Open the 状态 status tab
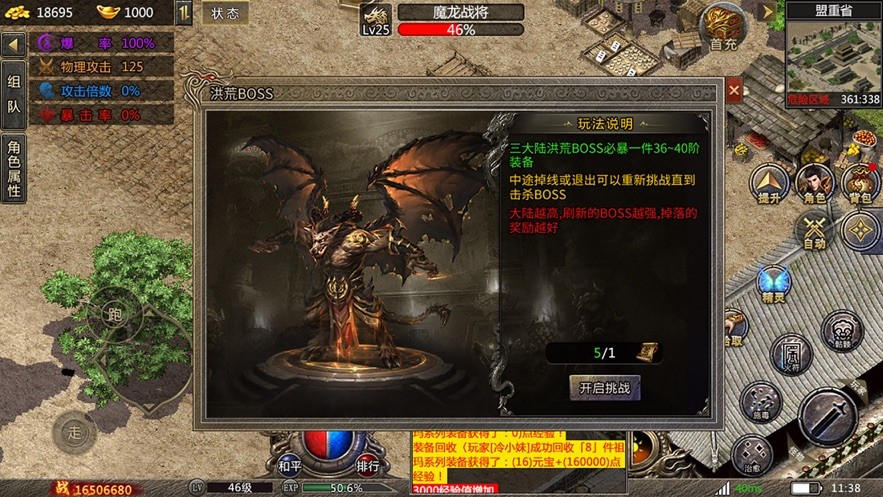Viewport: 883px width, 497px height. [225, 14]
